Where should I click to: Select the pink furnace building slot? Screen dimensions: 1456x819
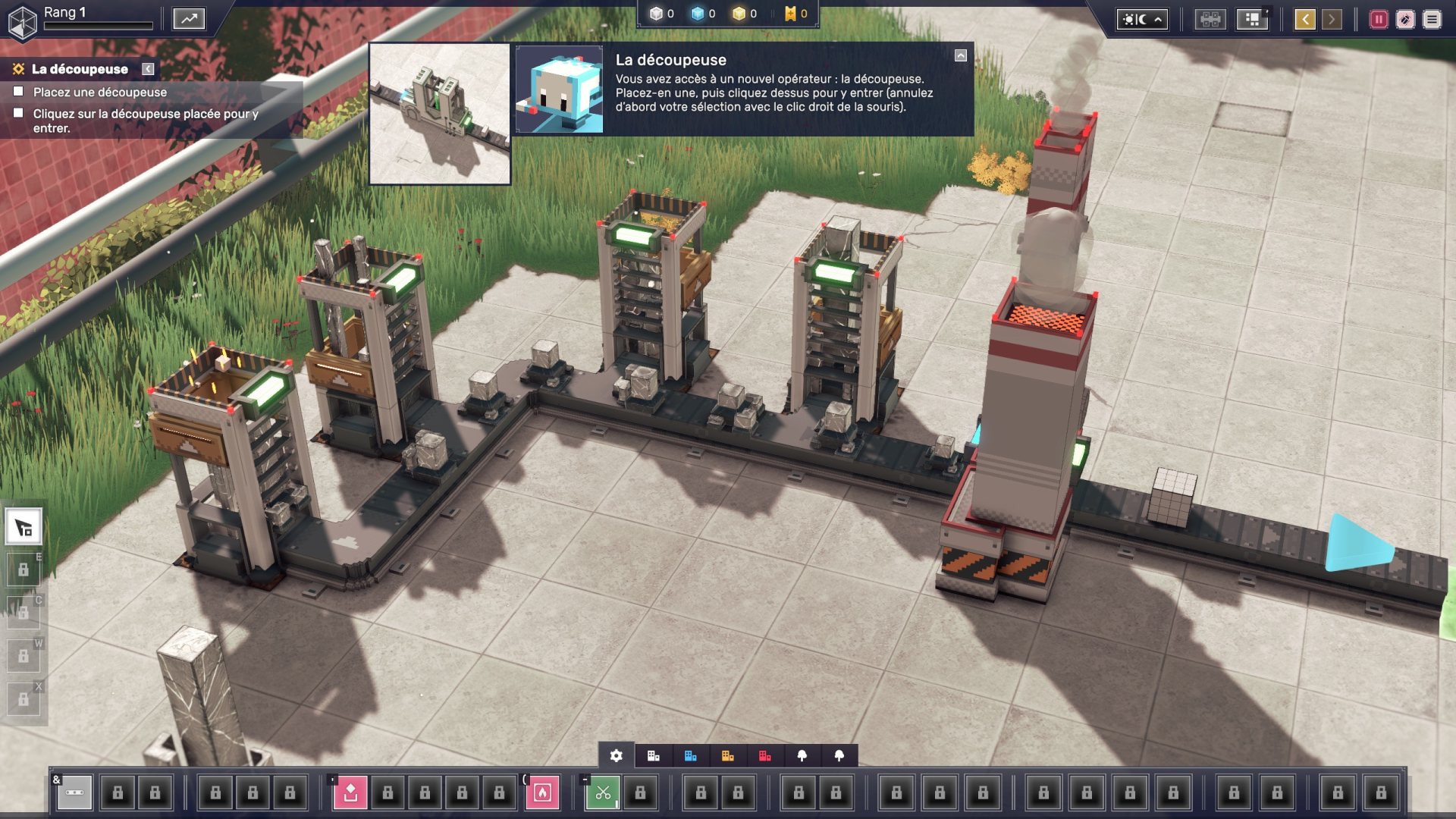(542, 792)
